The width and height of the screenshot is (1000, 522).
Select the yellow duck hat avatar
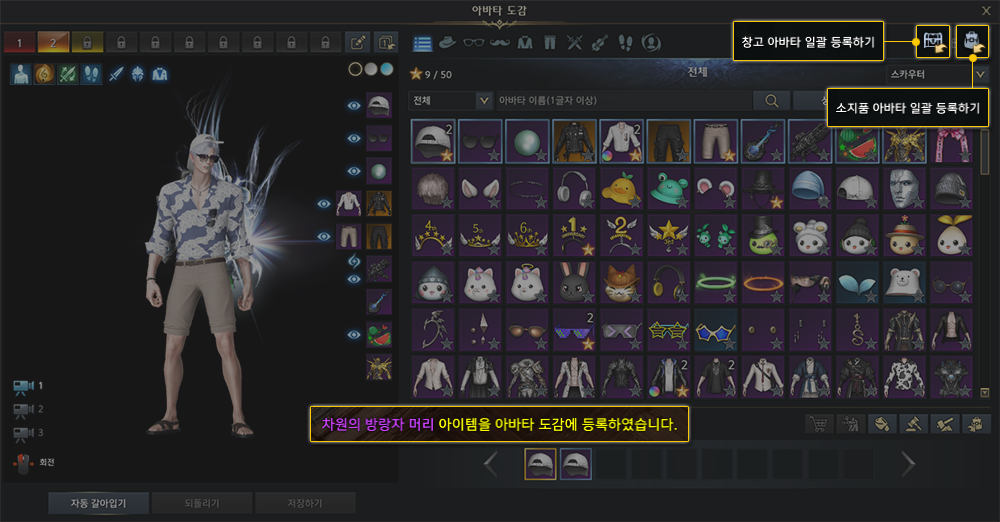(616, 187)
